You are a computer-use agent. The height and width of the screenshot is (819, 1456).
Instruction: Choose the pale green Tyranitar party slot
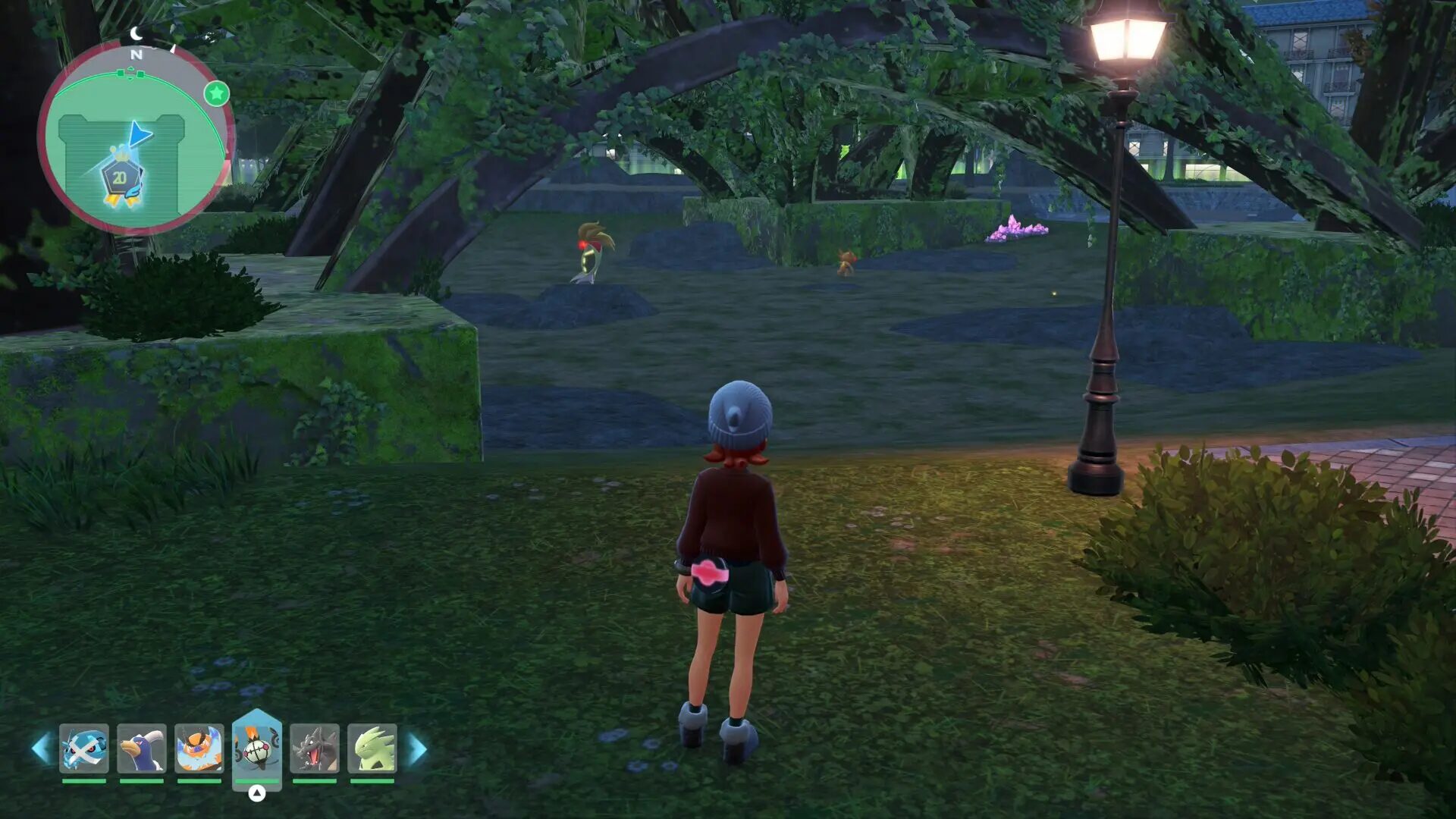[372, 748]
